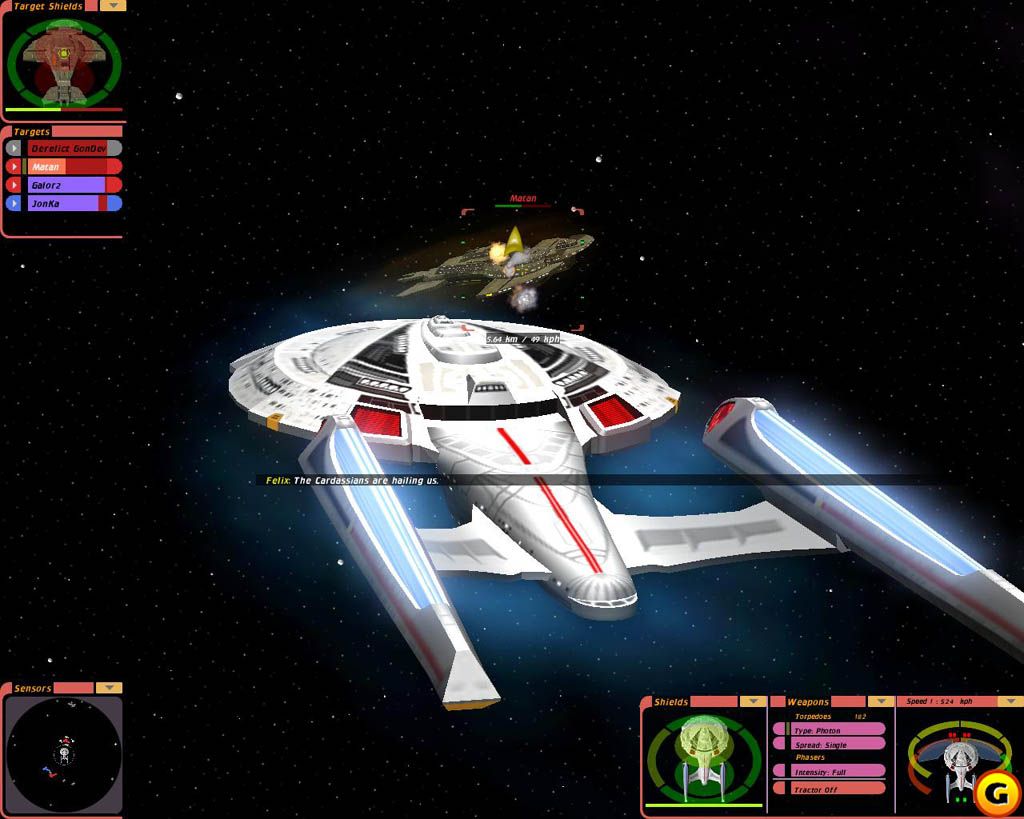Select JonKa in the Targets list
This screenshot has width=1024, height=819.
coord(68,203)
